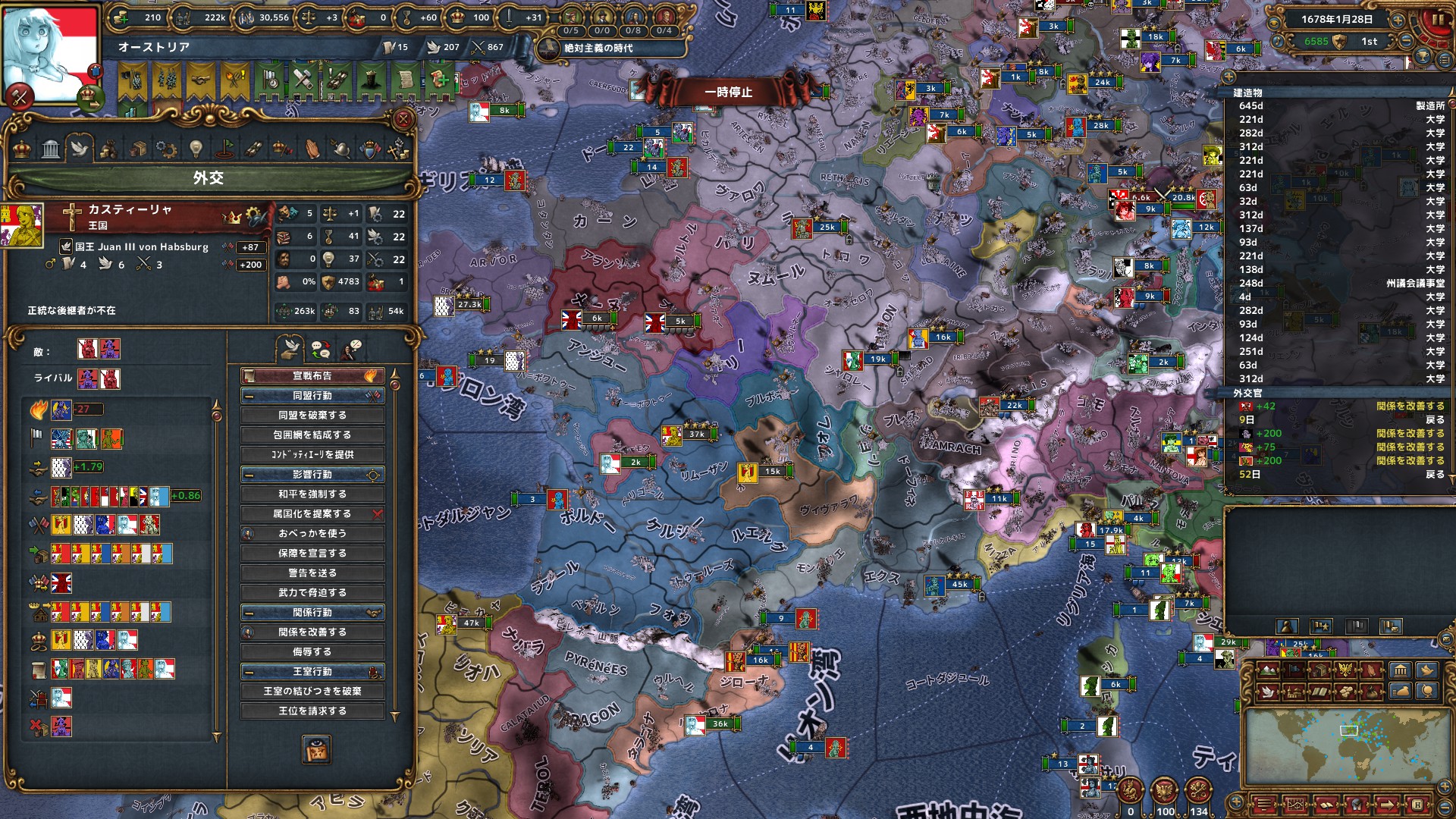Click 侮辱する to insult Castile

click(x=312, y=652)
